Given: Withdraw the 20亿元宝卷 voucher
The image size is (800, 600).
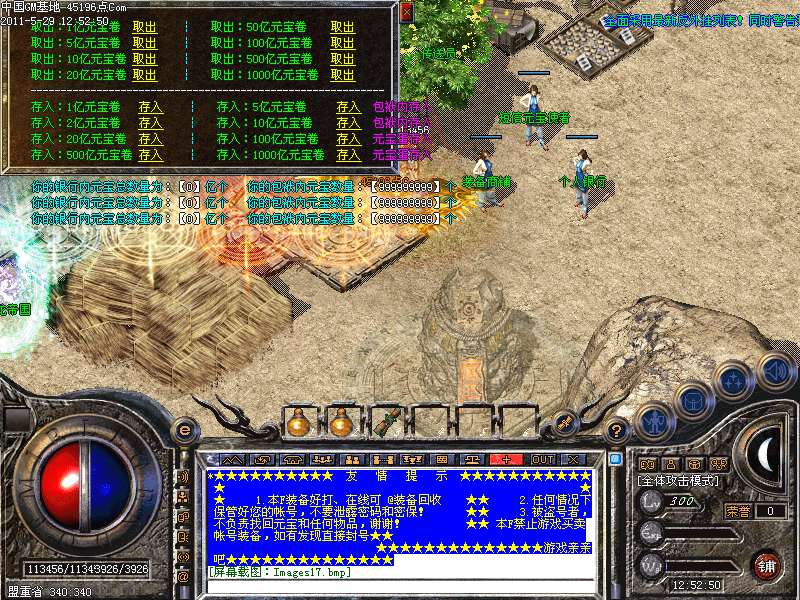Looking at the screenshot, I should 144,75.
